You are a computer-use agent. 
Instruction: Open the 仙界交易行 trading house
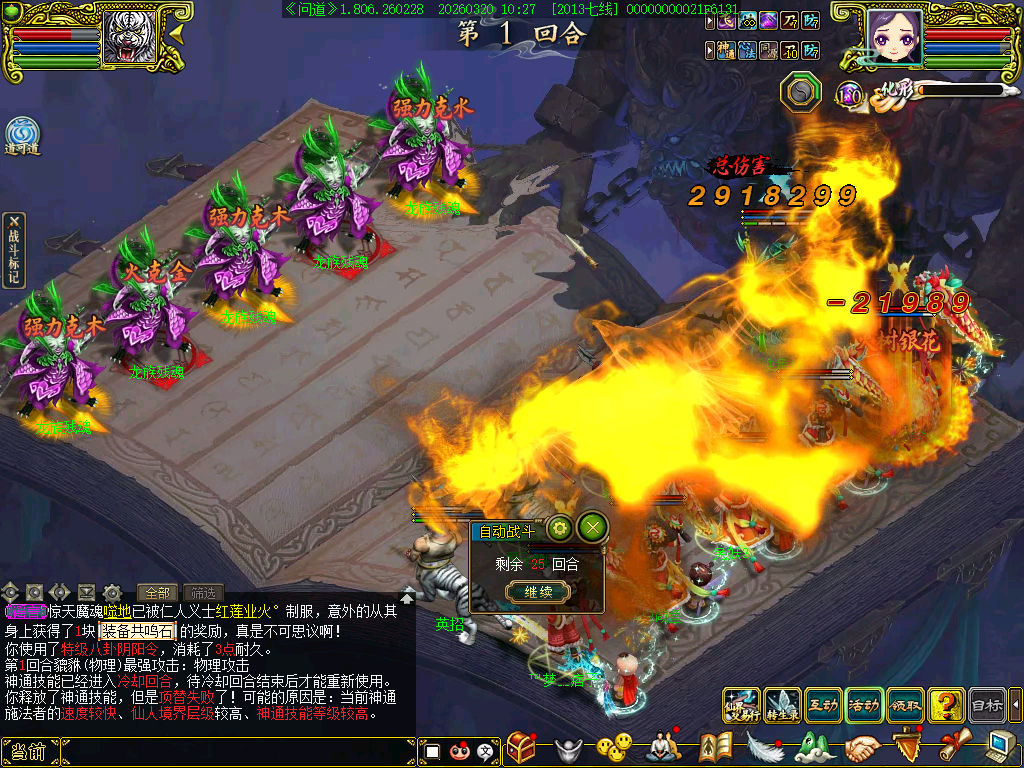click(x=740, y=705)
